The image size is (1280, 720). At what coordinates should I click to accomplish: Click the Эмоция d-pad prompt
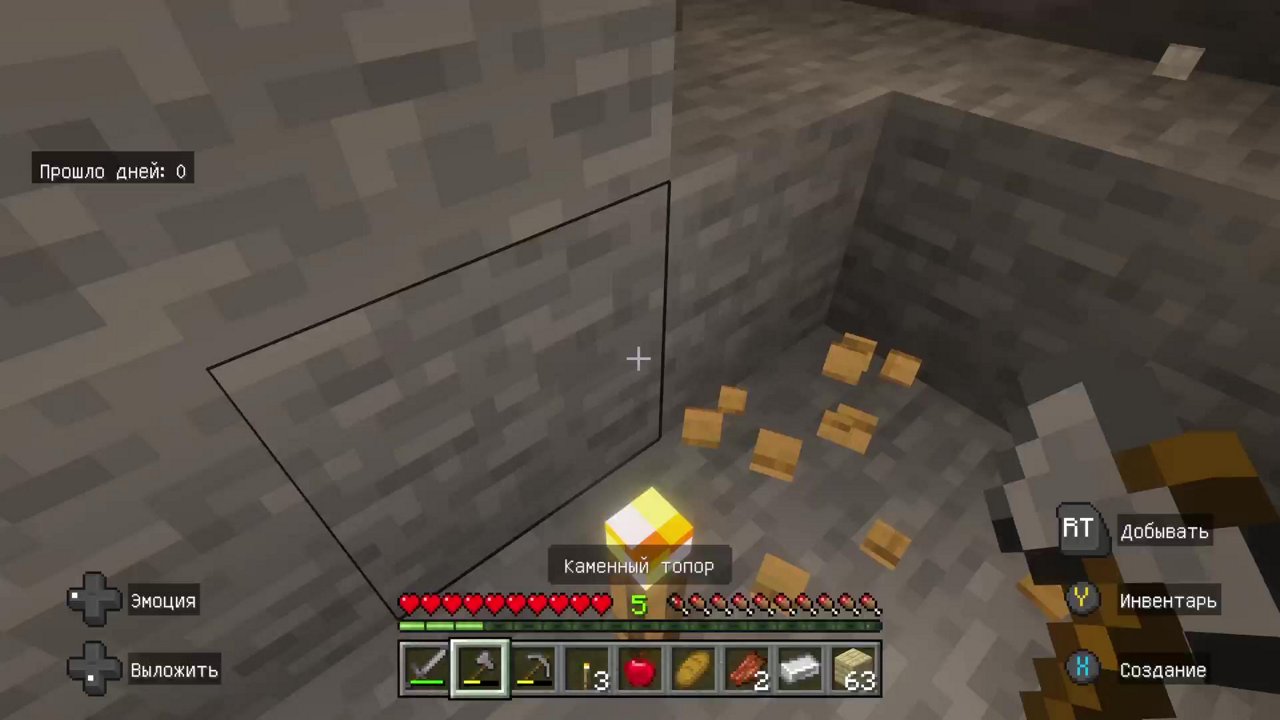[135, 600]
